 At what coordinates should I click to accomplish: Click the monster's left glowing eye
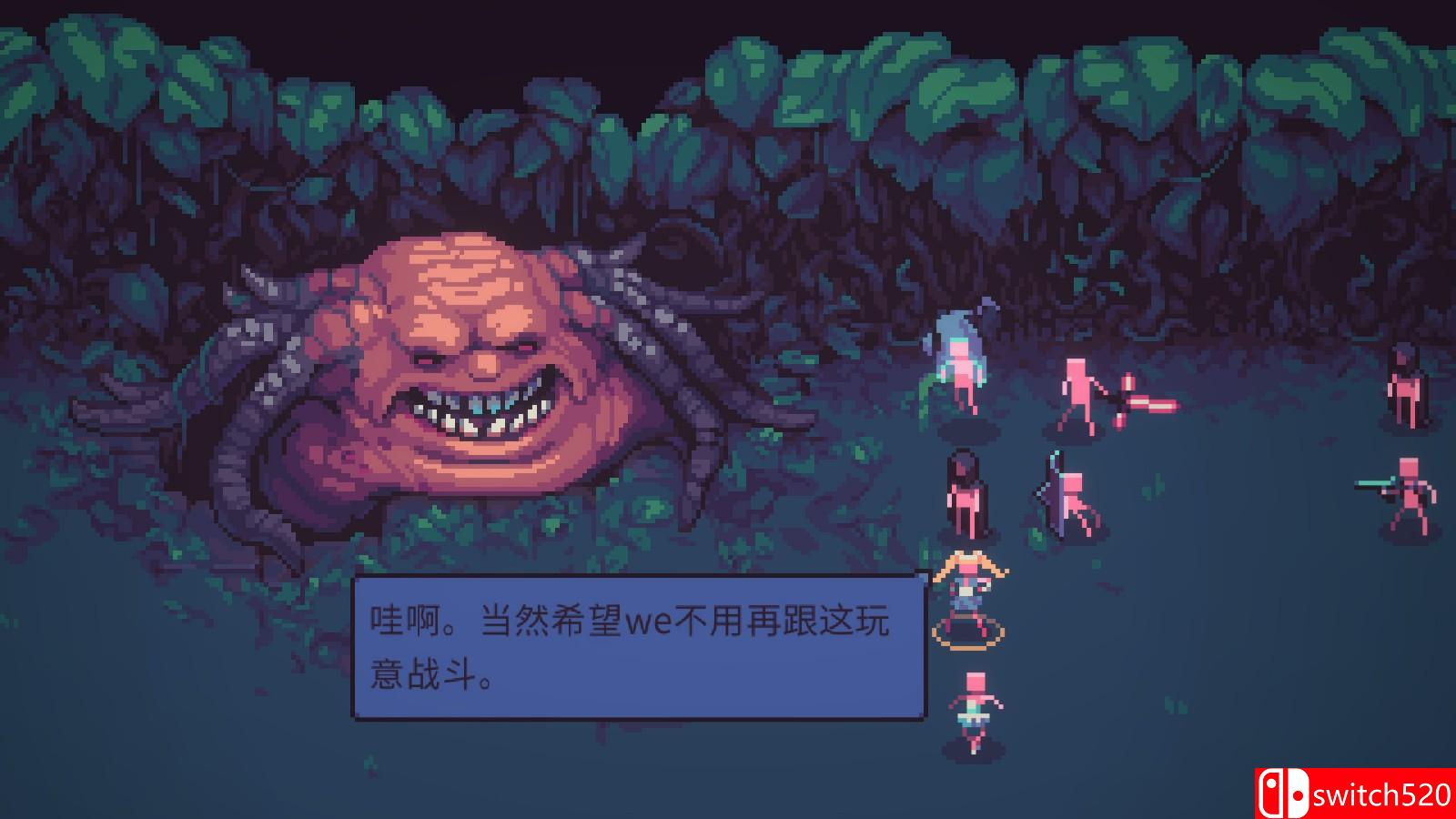[428, 359]
